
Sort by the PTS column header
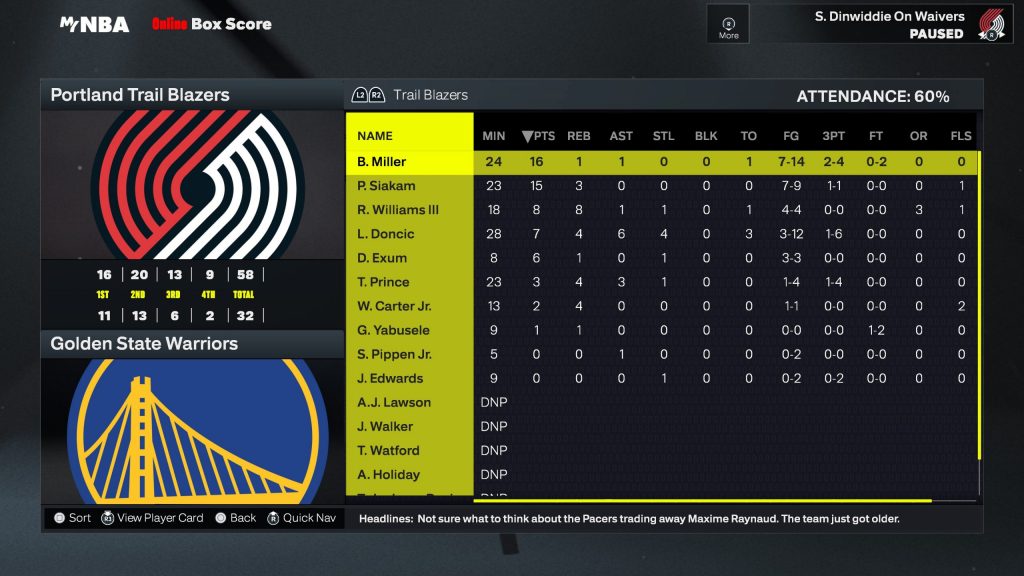[x=539, y=136]
